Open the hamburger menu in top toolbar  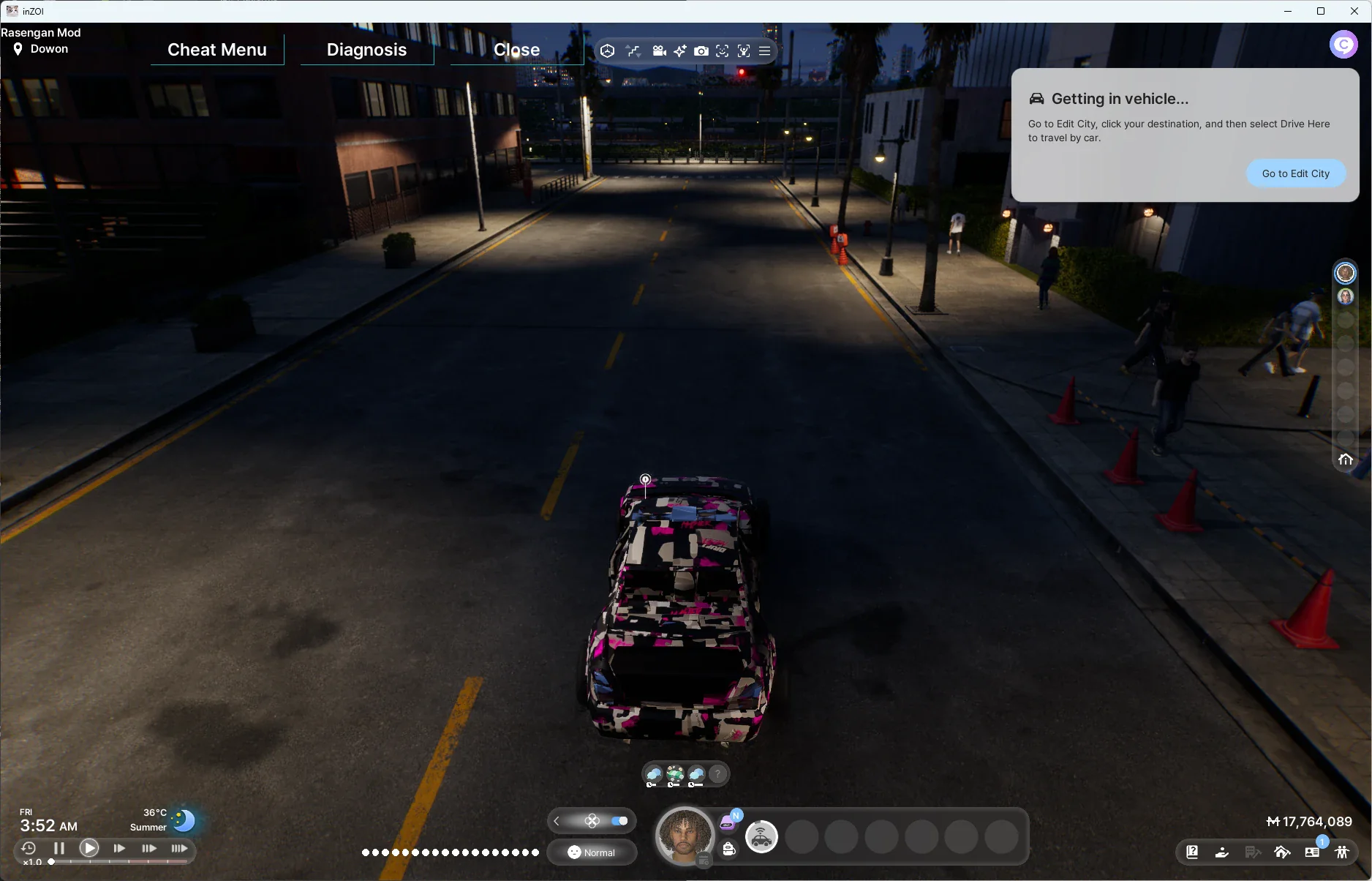764,51
